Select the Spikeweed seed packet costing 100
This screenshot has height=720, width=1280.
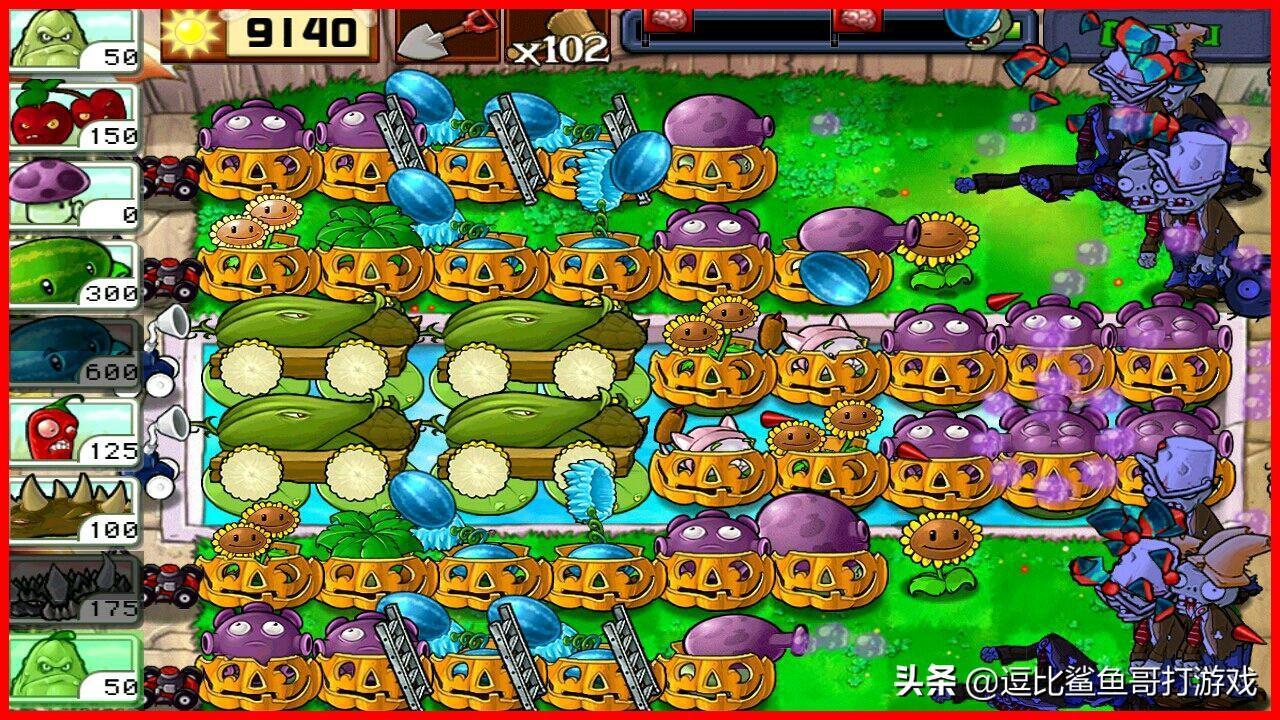(74, 508)
